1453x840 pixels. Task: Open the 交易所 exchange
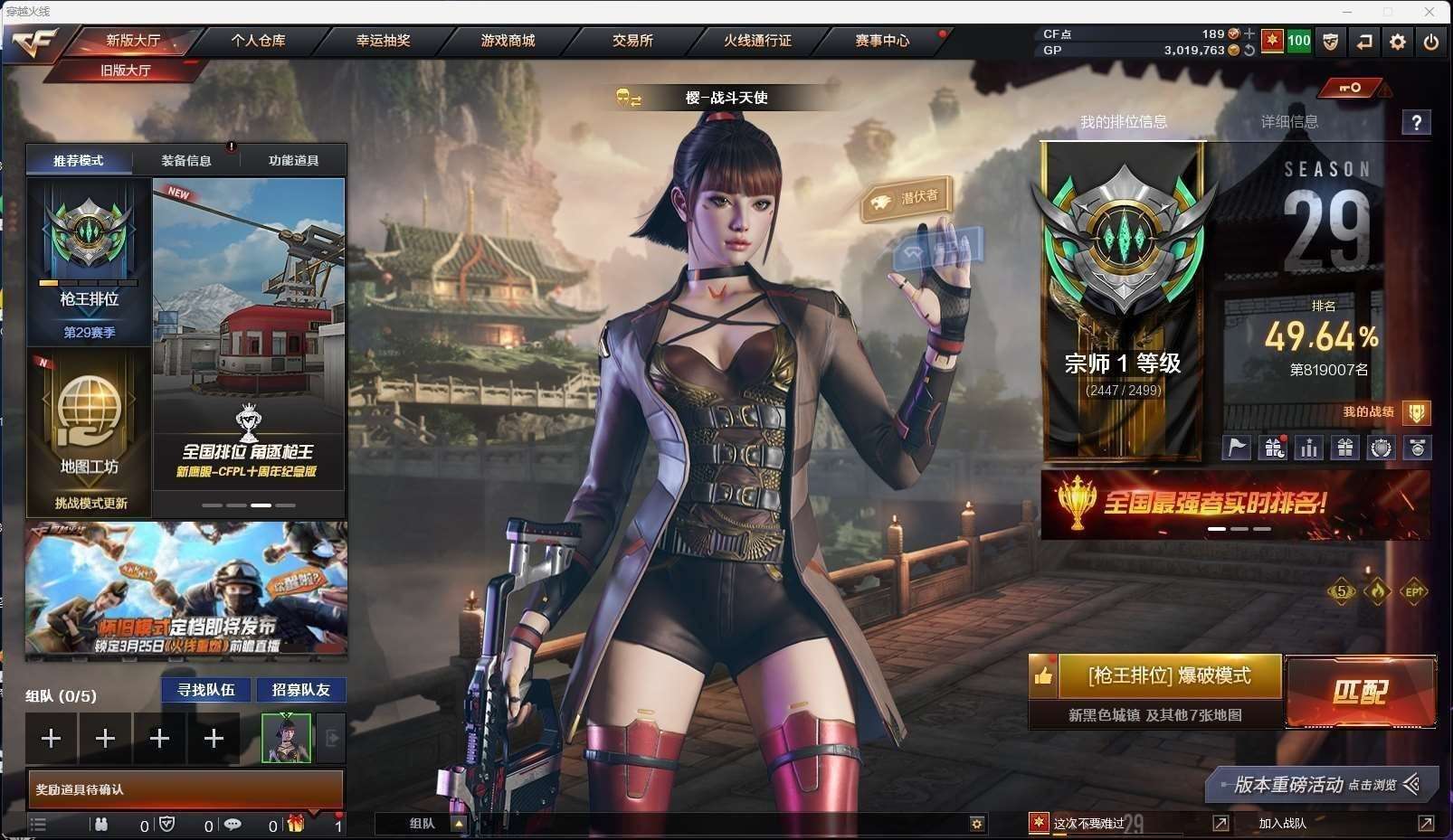coord(632,41)
